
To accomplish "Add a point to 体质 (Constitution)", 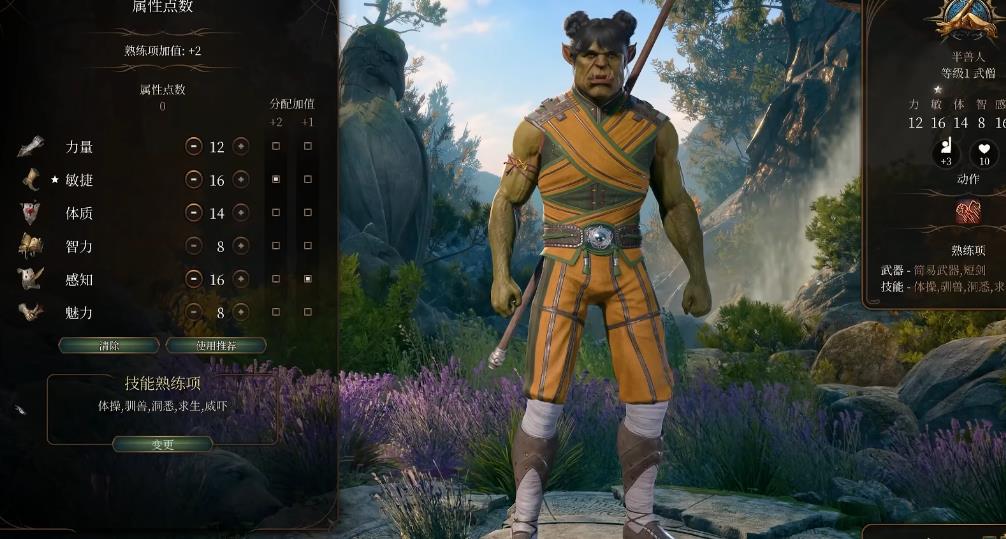I will point(241,212).
